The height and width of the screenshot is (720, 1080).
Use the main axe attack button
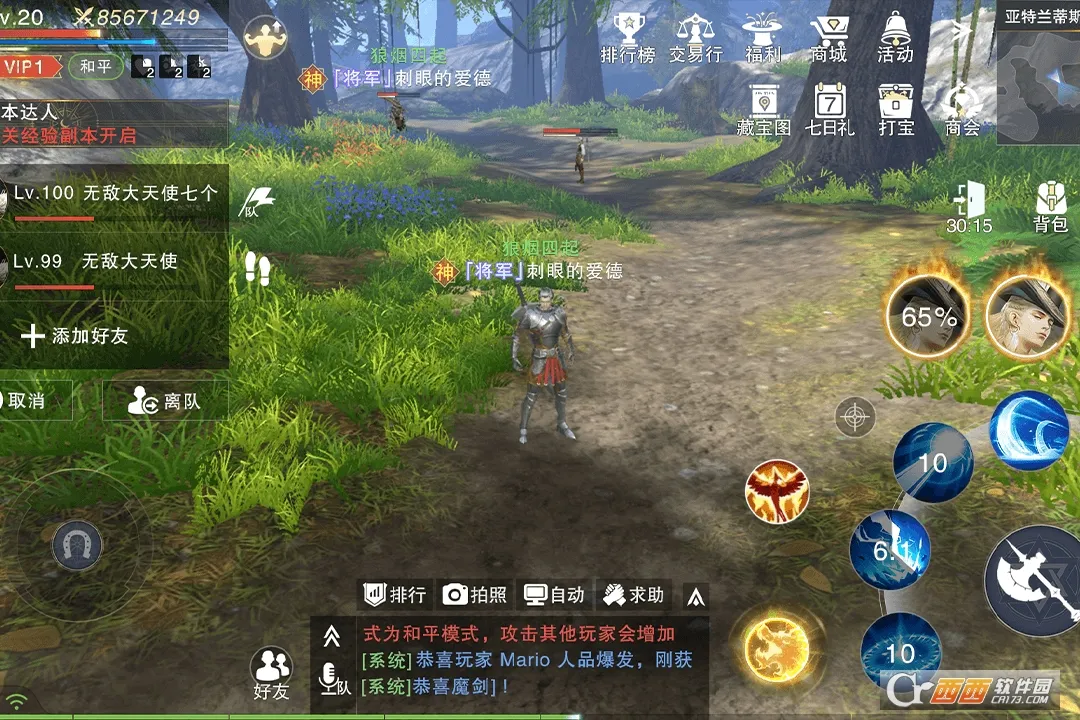pyautogui.click(x=1032, y=580)
